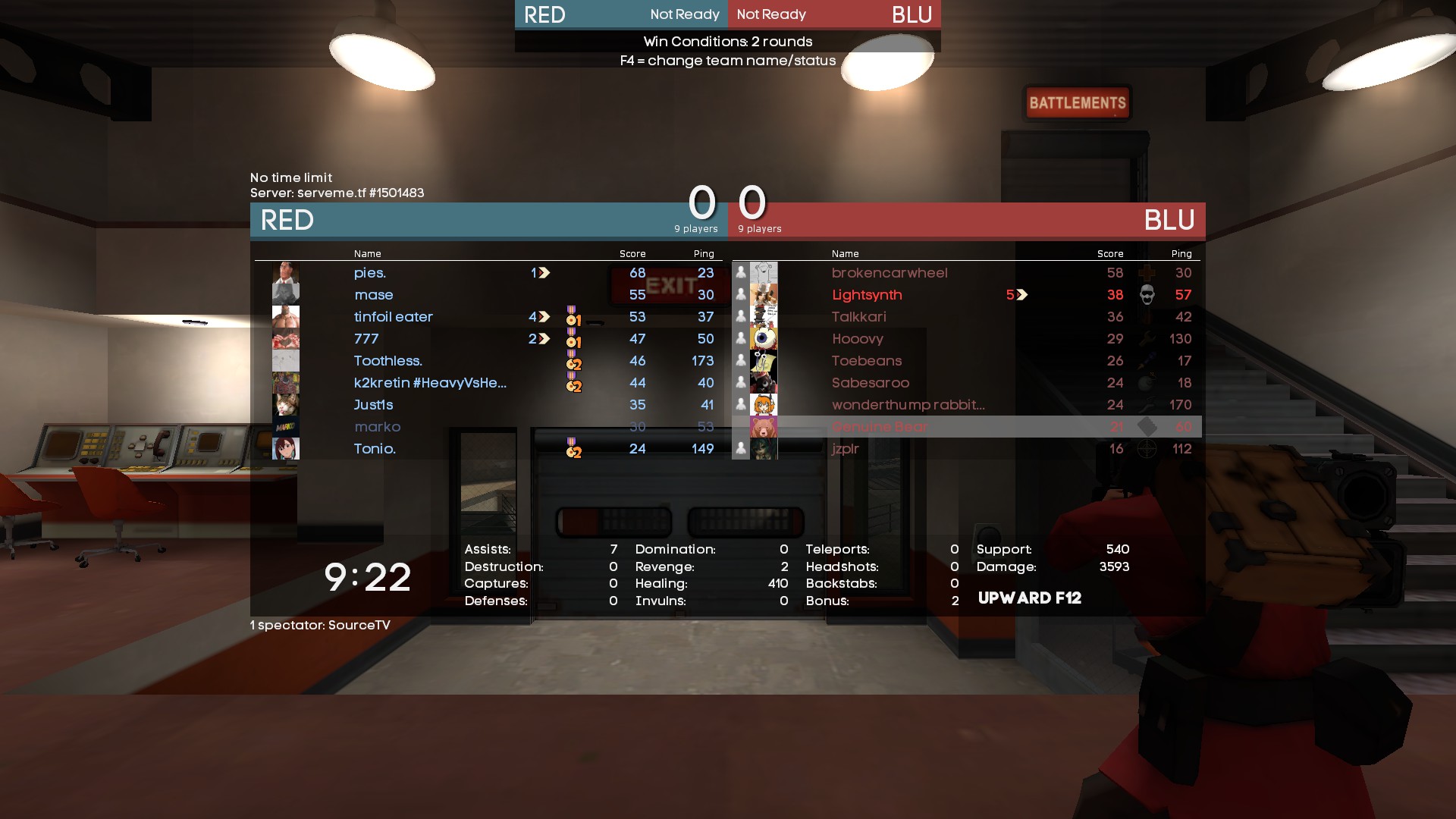Select the Genuine Bear row

coord(880,427)
